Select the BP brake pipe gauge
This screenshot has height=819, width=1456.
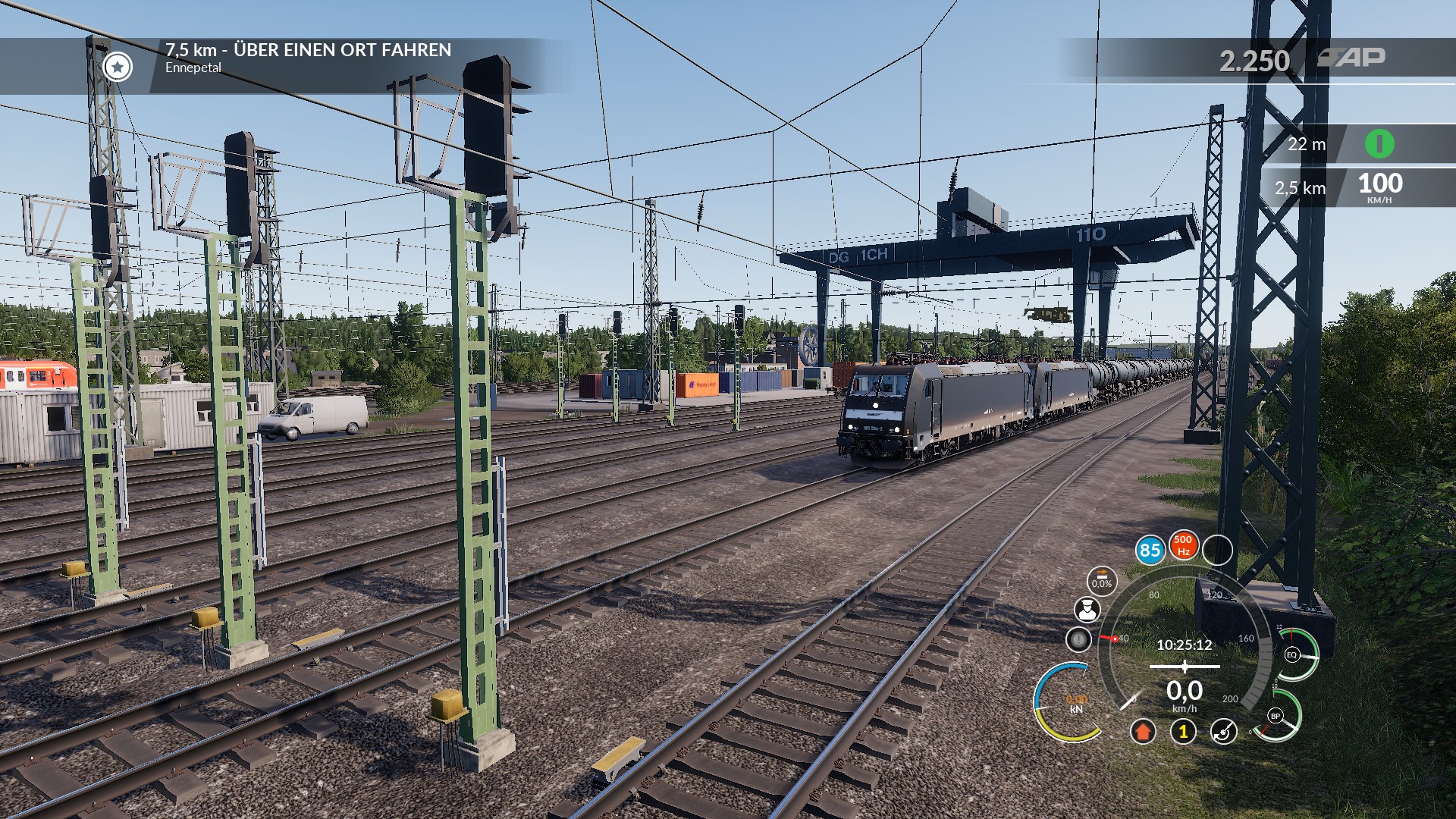coord(1276,716)
